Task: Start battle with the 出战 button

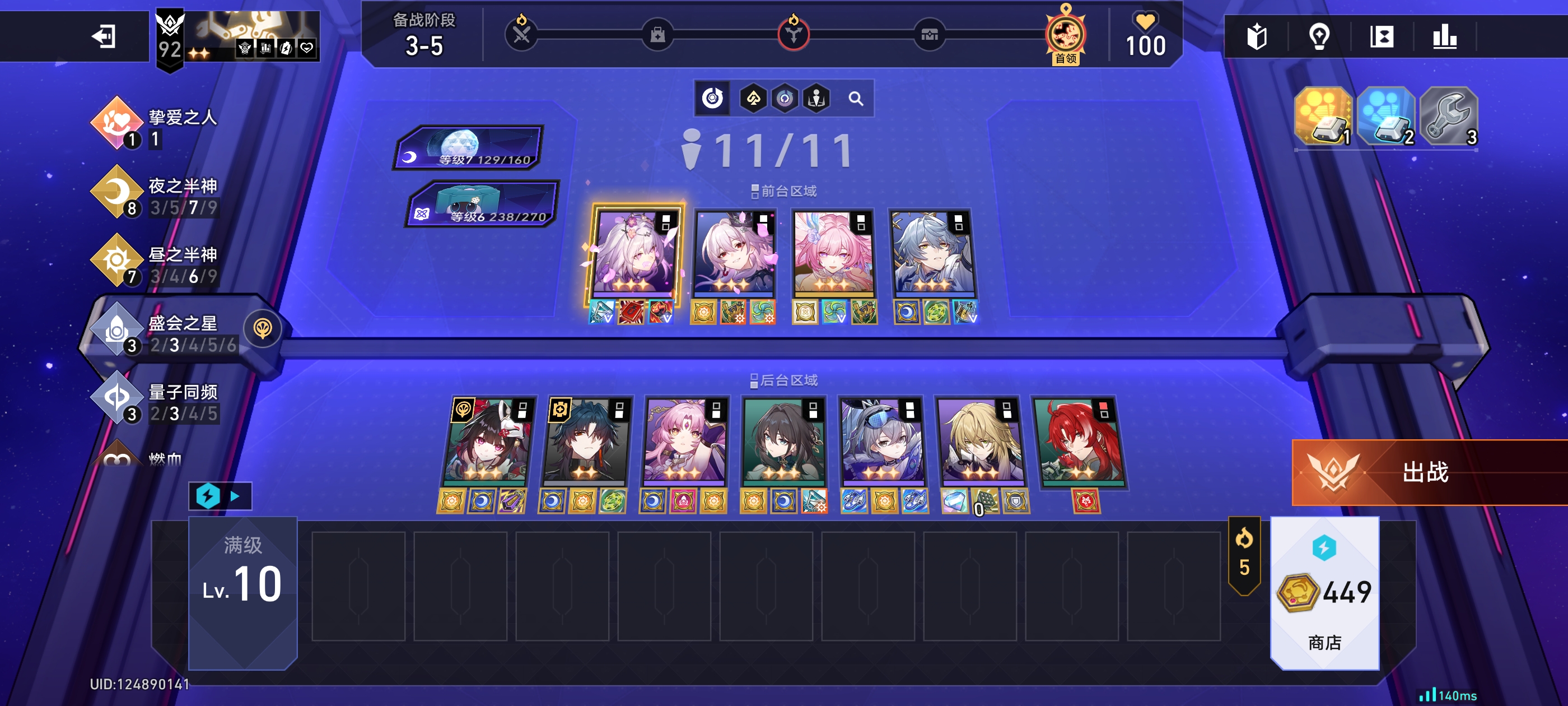Action: click(1424, 472)
